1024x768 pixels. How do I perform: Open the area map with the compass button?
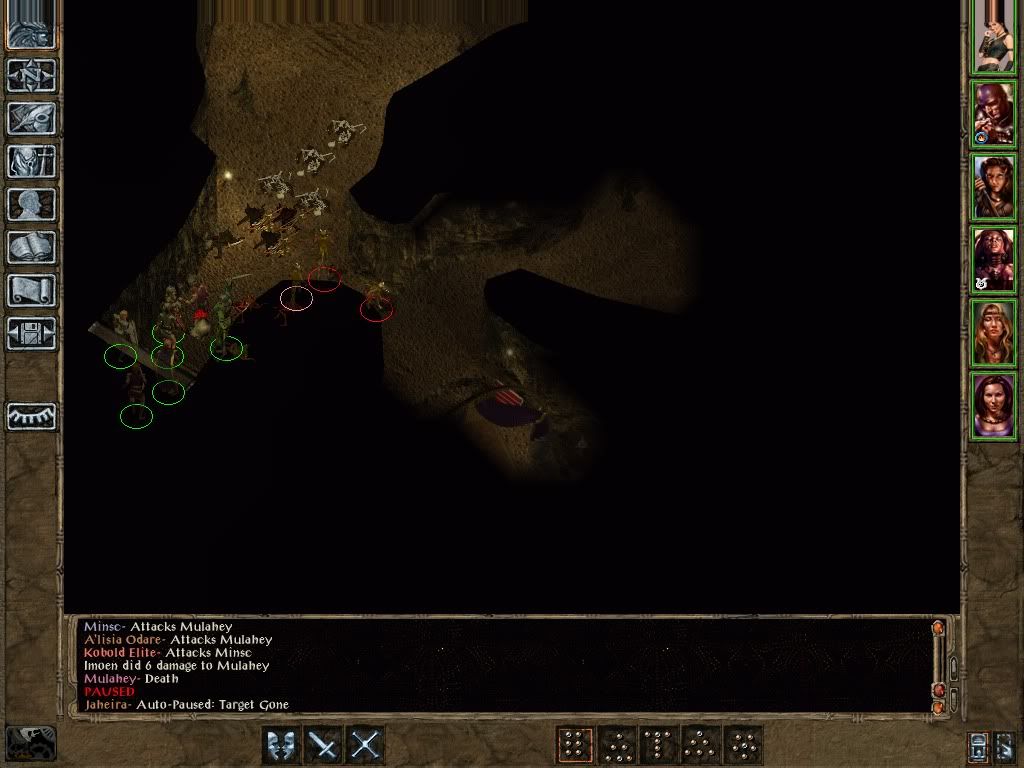pos(32,74)
